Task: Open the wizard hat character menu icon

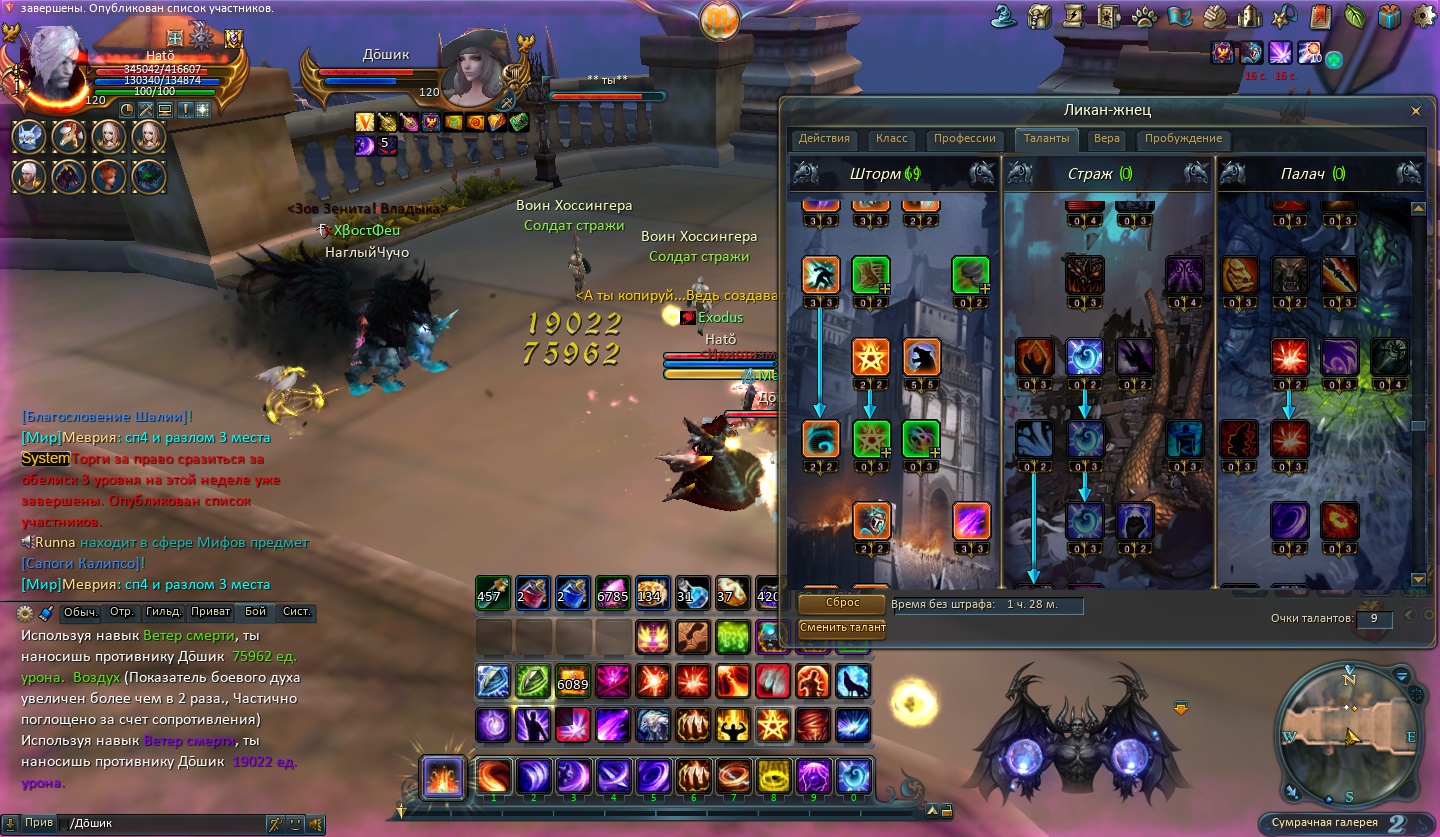Action: tap(1005, 17)
